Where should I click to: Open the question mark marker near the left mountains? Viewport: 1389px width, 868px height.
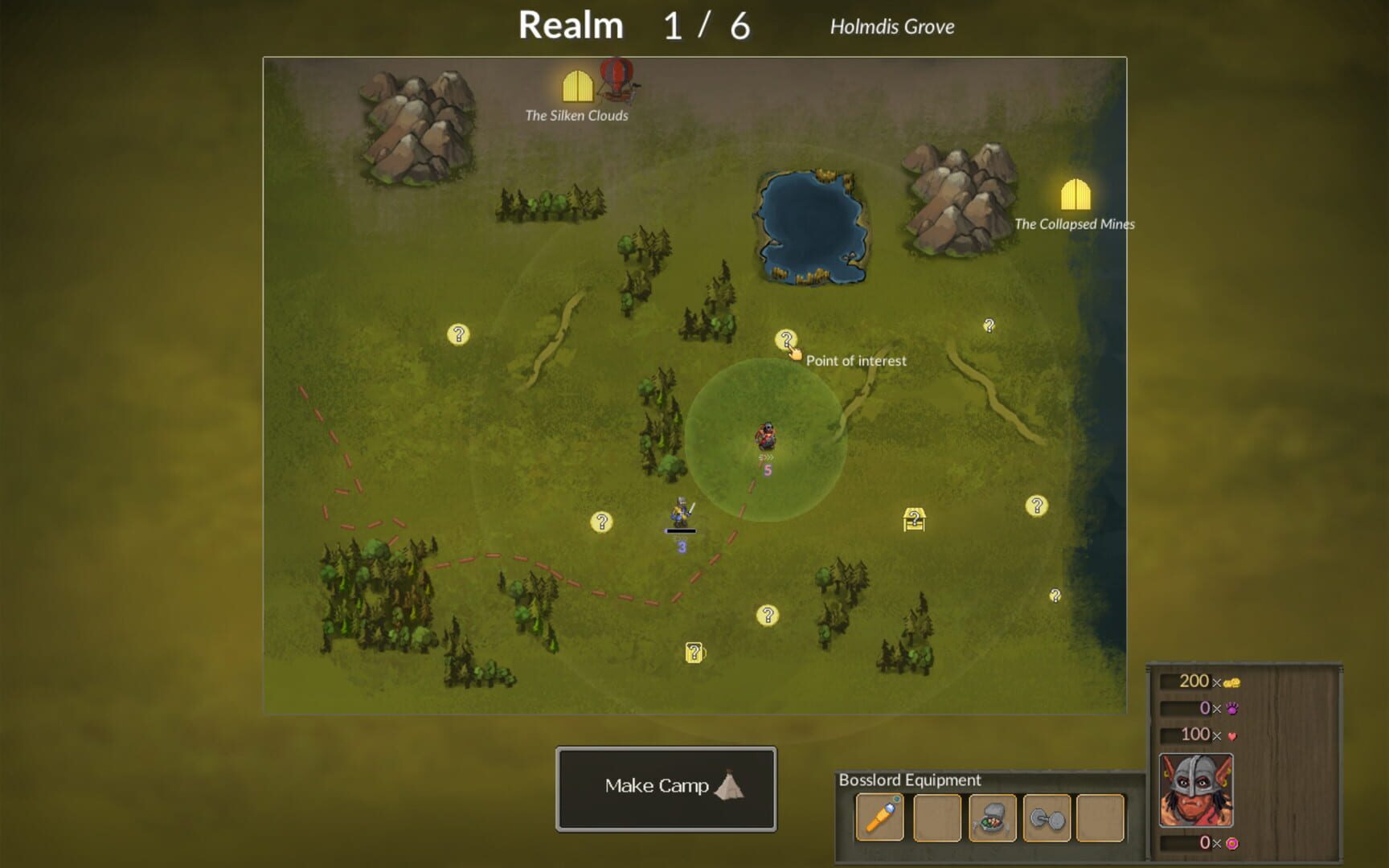[x=459, y=335]
